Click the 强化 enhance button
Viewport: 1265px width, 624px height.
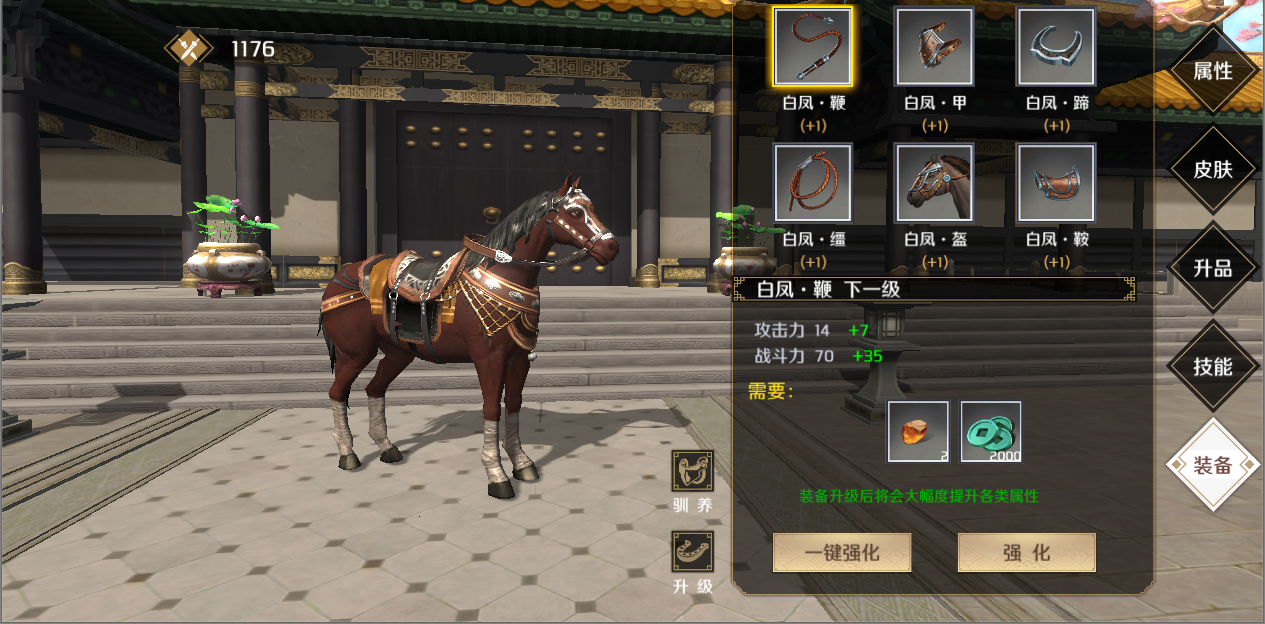pos(1026,552)
